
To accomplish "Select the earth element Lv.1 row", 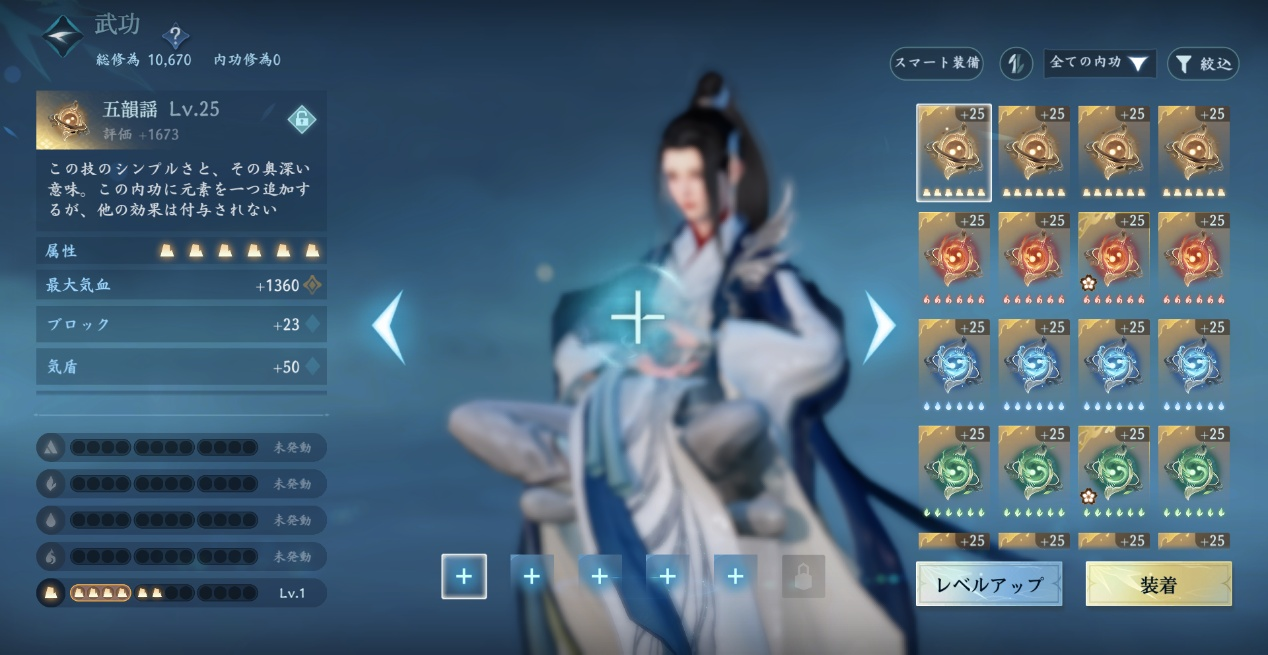I will pyautogui.click(x=182, y=593).
